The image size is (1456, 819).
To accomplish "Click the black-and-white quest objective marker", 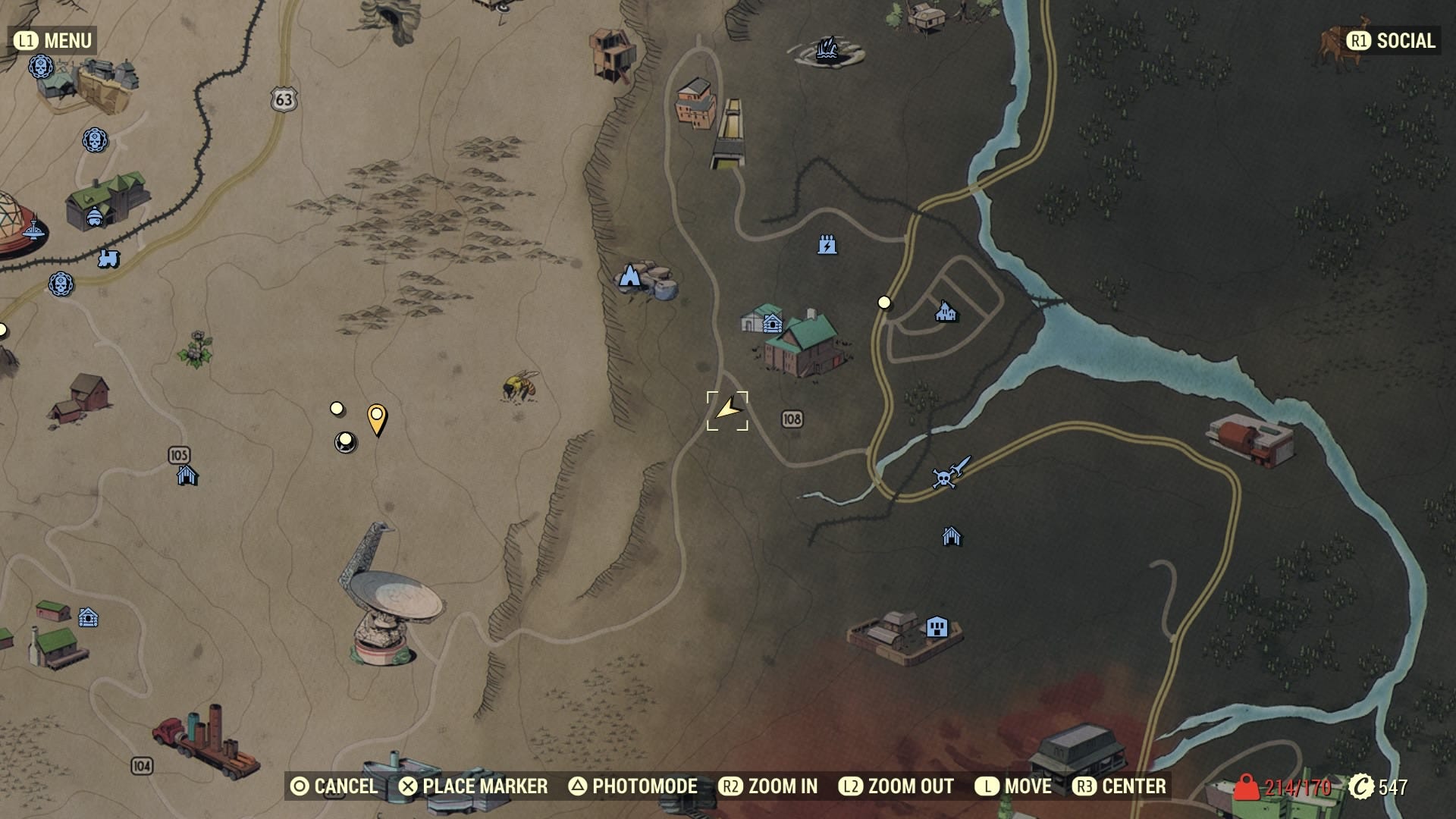I will pyautogui.click(x=346, y=441).
